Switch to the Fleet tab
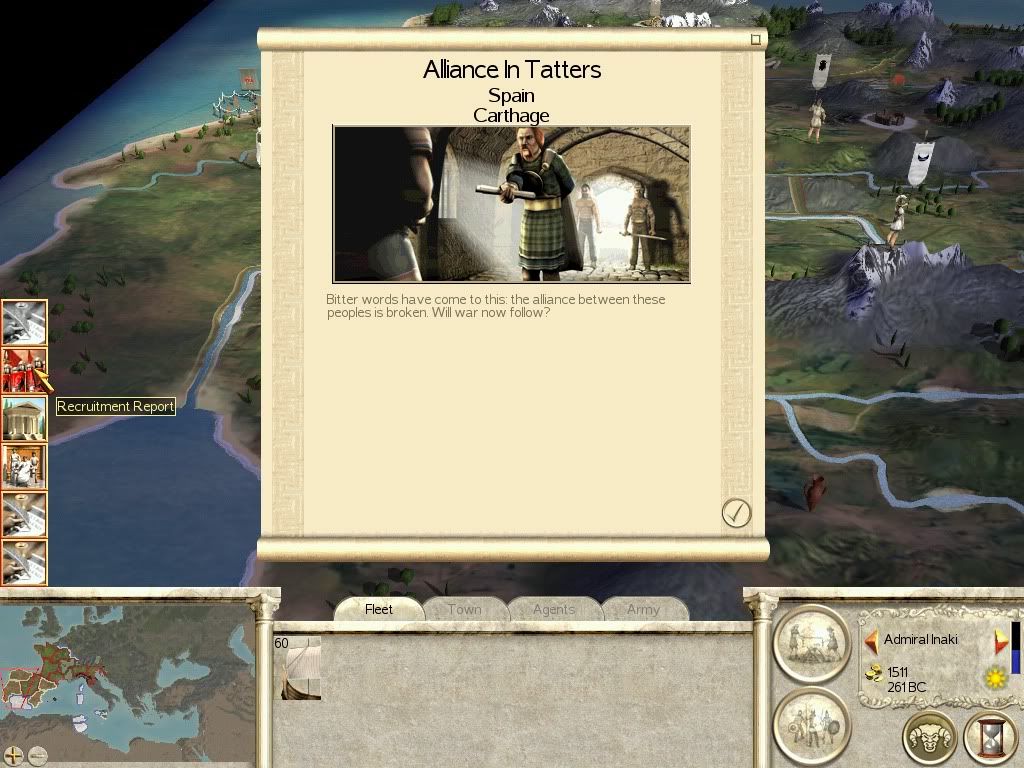The width and height of the screenshot is (1024, 768). pyautogui.click(x=379, y=609)
